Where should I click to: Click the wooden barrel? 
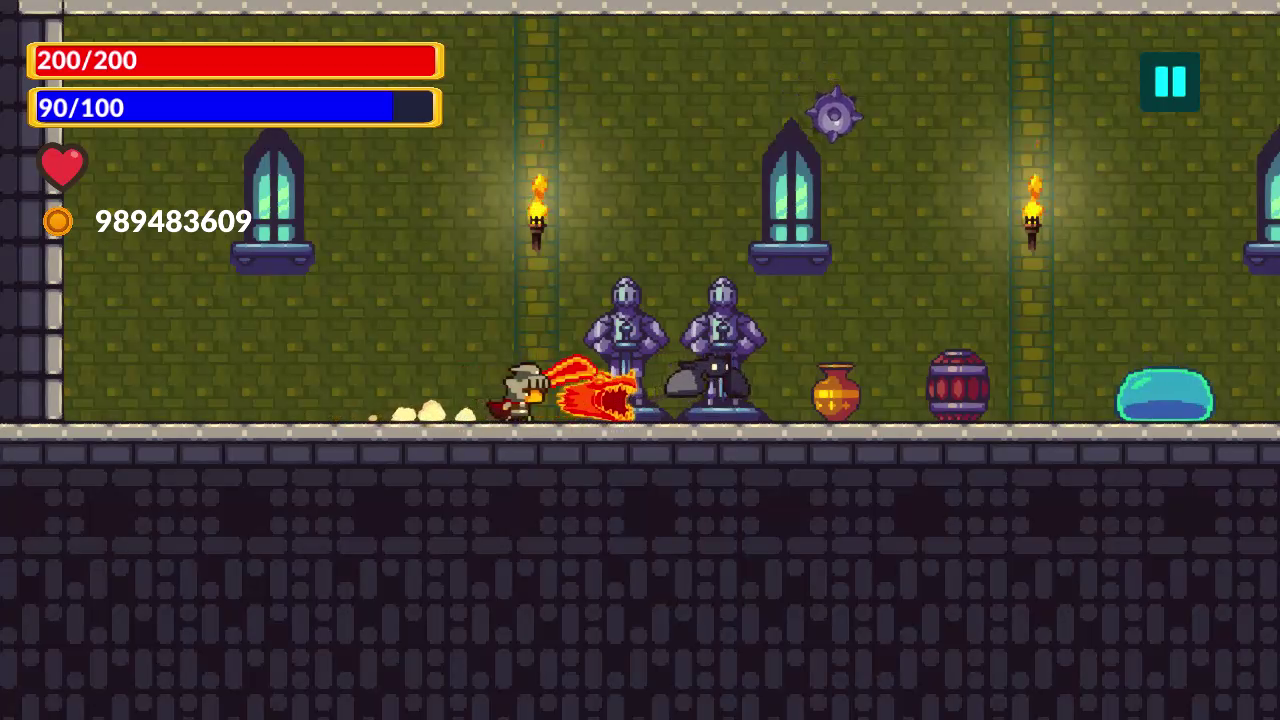point(957,385)
